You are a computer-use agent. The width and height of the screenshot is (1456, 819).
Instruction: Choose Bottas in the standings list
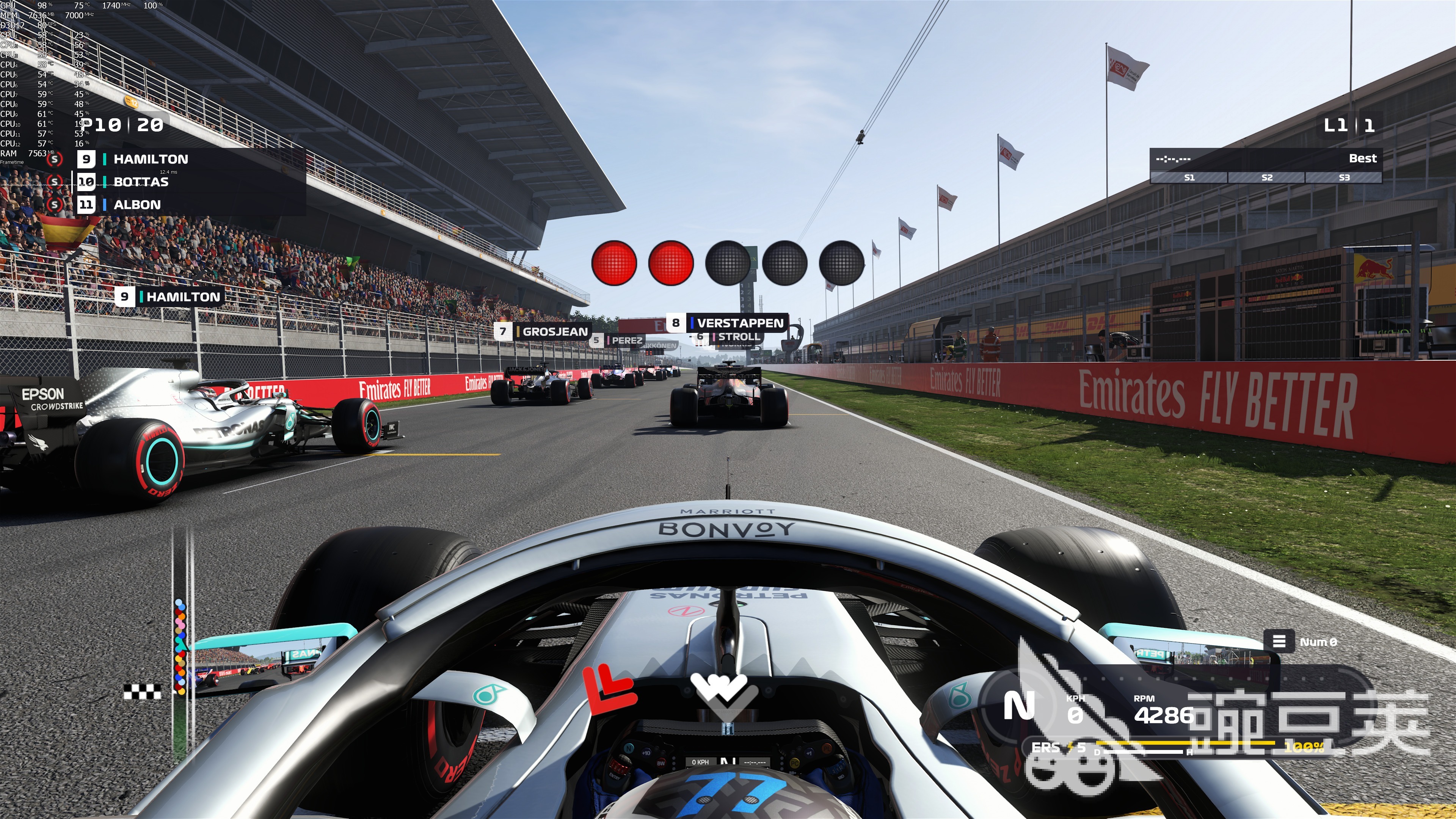[x=141, y=182]
